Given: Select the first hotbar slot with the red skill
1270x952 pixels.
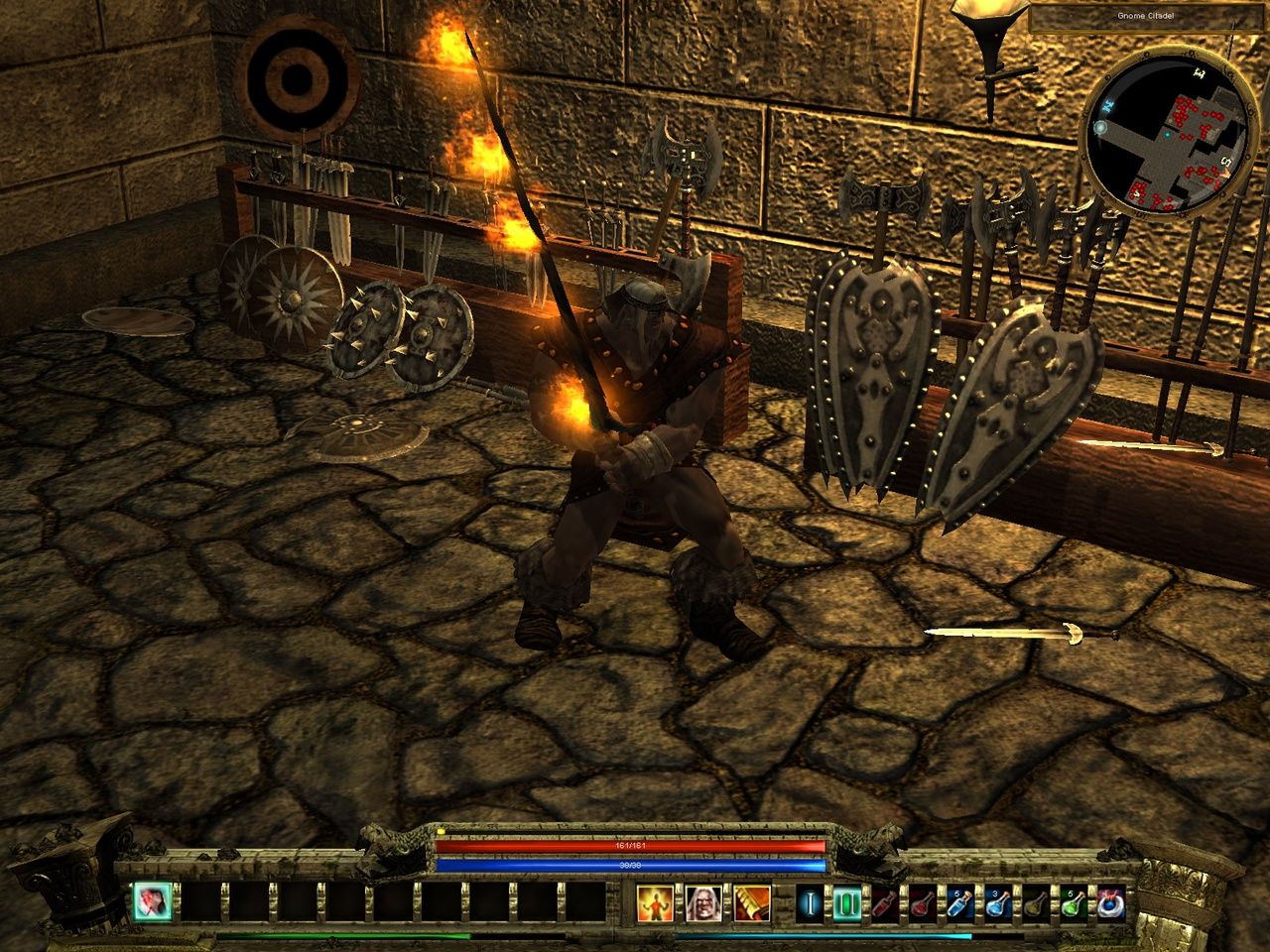Looking at the screenshot, I should (153, 901).
